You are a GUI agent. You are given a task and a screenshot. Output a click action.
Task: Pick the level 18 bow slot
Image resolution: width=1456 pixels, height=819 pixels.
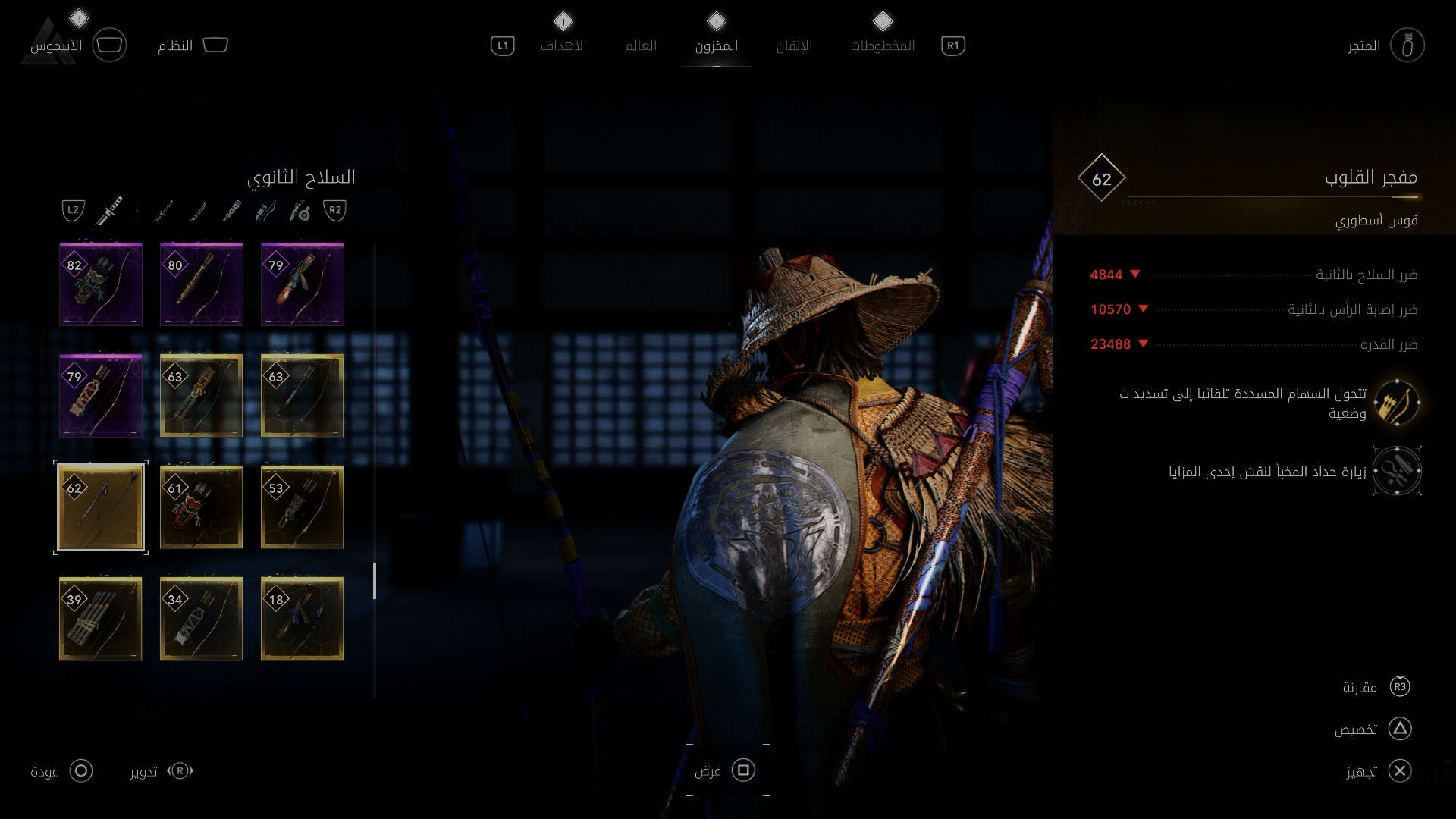coord(302,618)
